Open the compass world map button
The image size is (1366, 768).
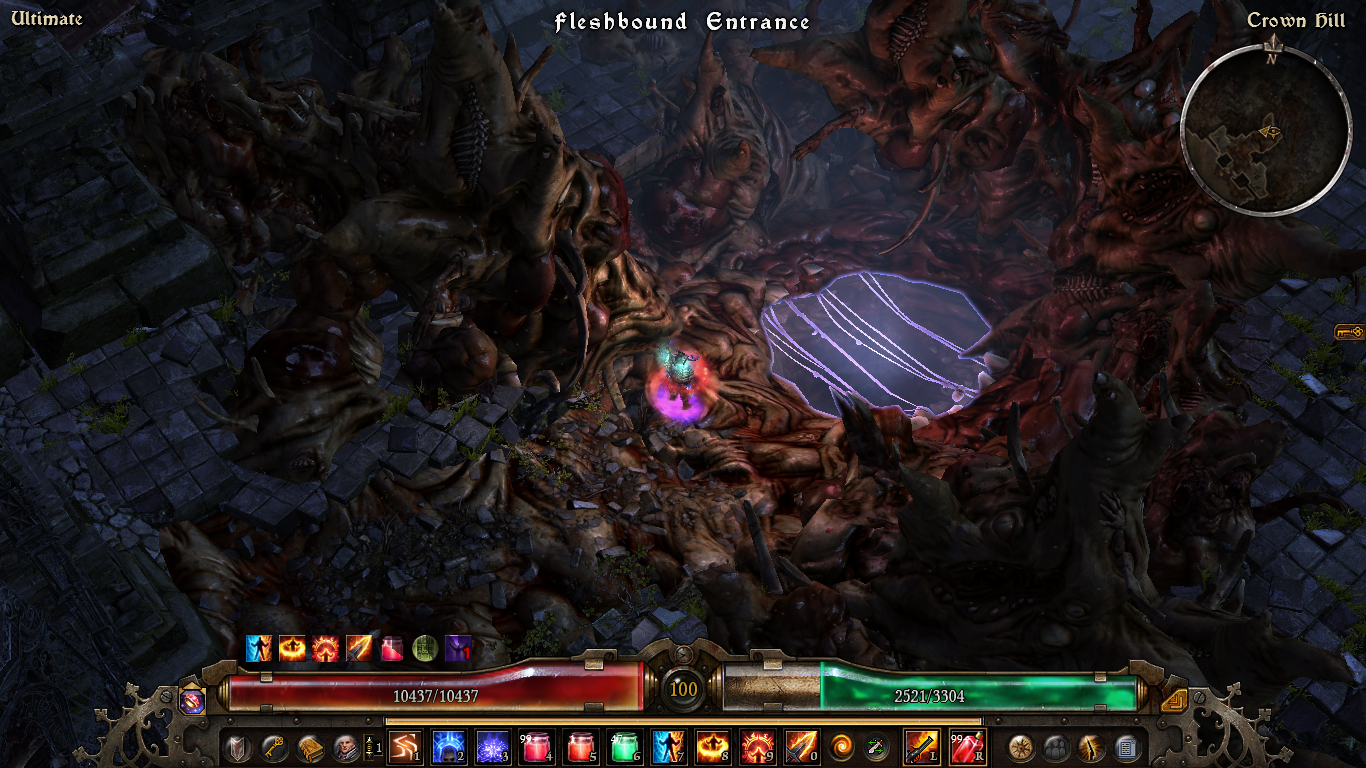pos(1021,747)
